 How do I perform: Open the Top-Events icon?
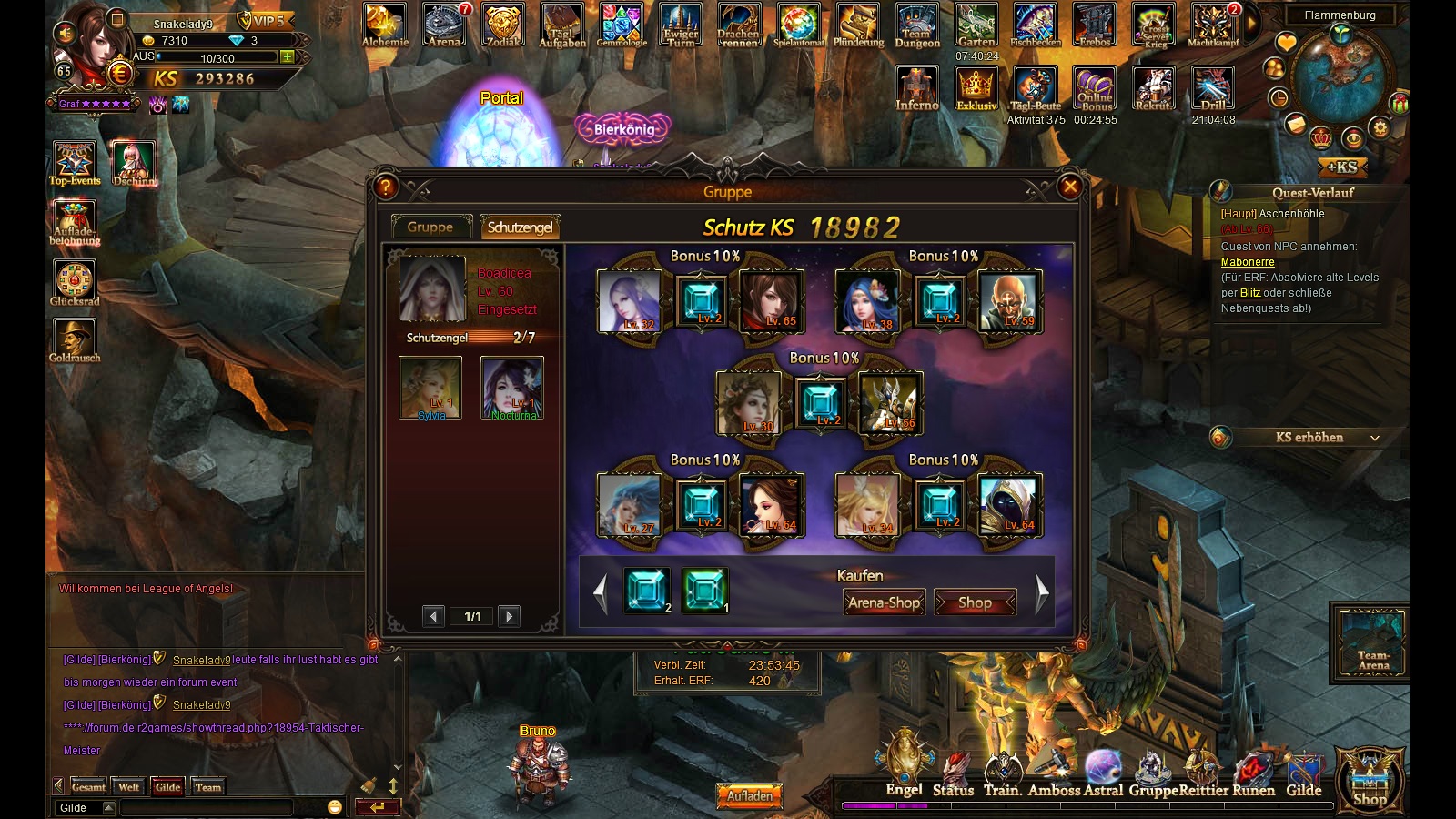click(75, 163)
